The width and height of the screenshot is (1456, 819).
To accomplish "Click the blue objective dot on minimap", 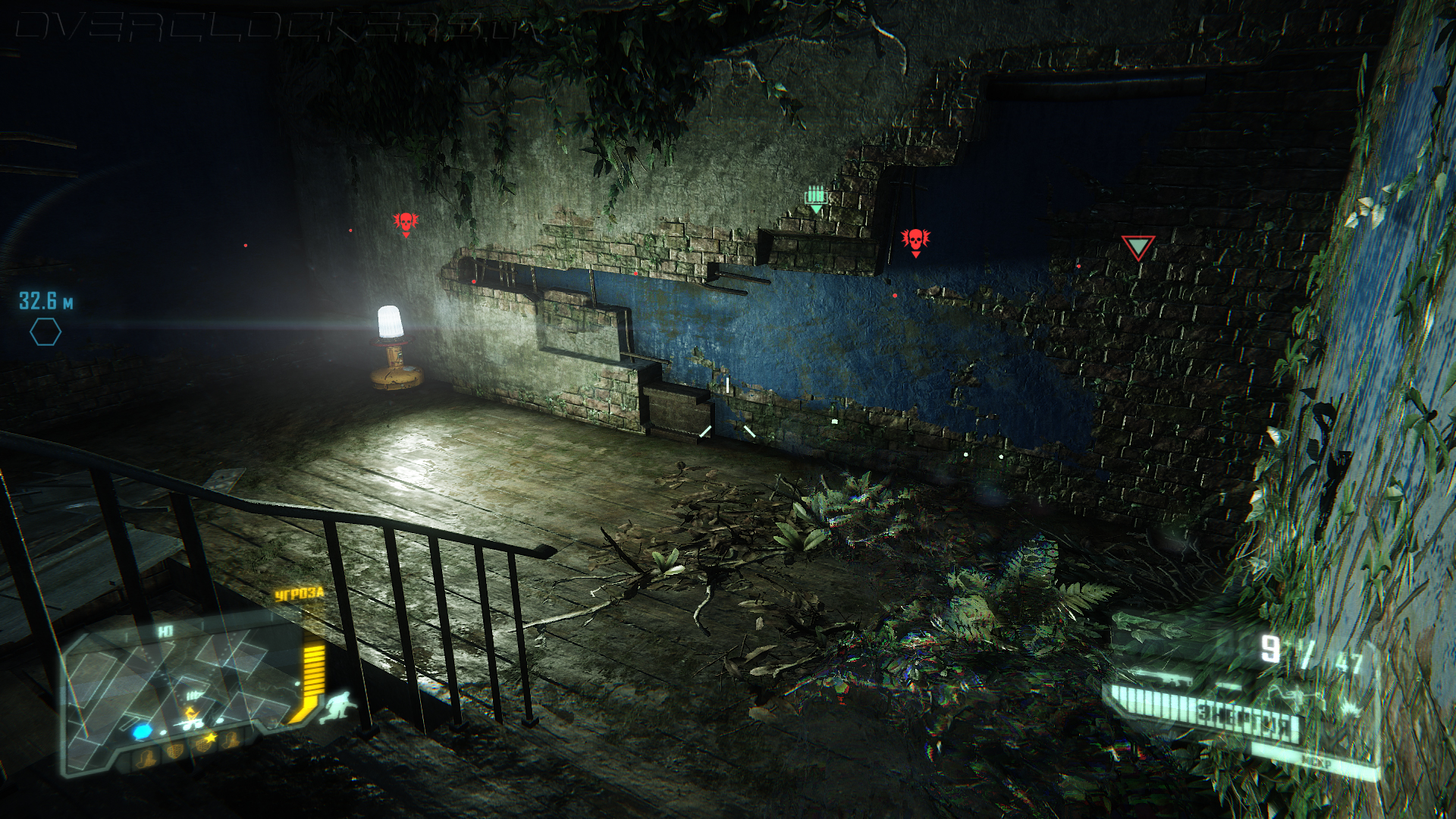I will click(x=143, y=732).
